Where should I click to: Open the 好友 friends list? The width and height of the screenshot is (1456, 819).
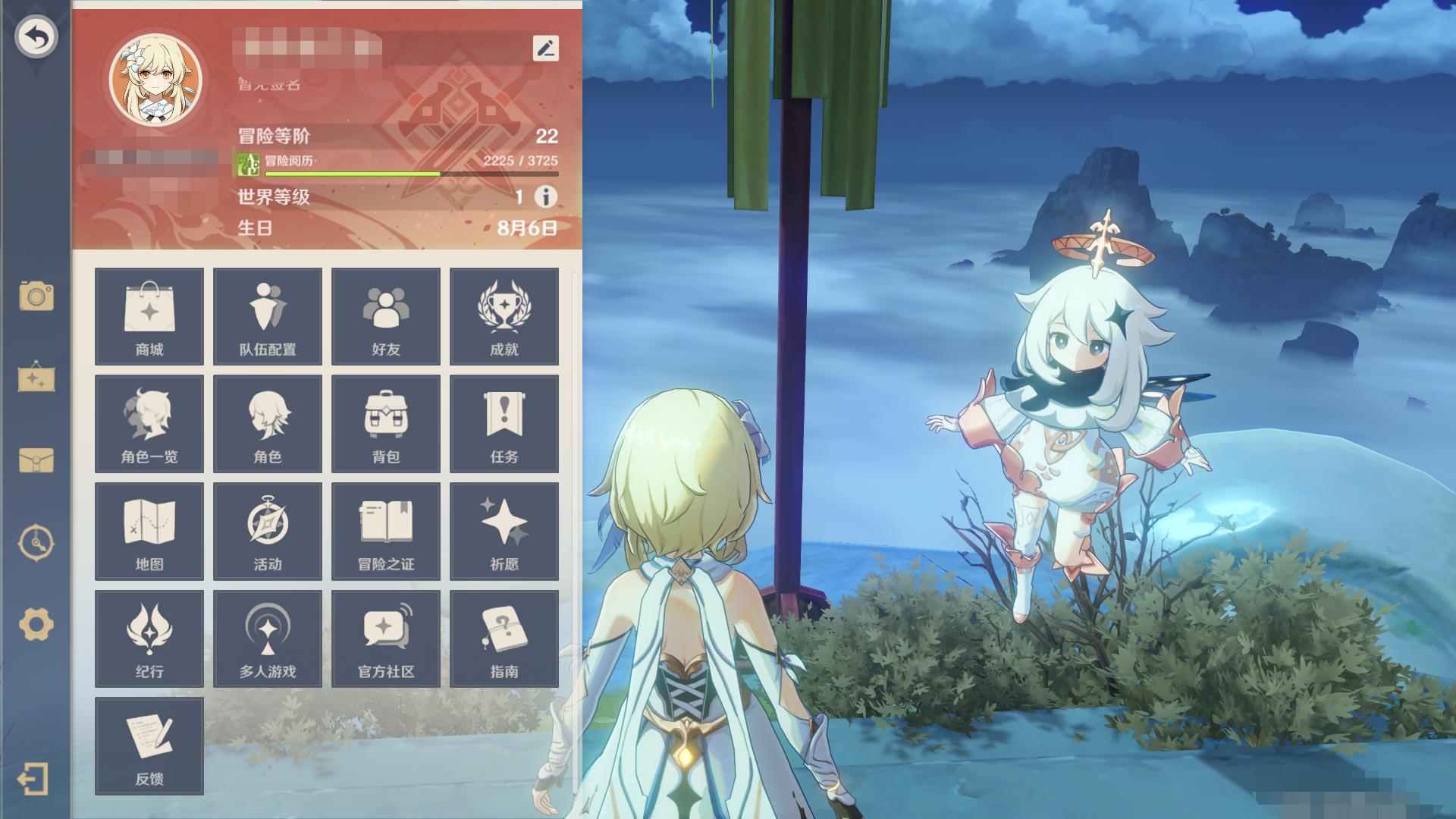[x=386, y=316]
